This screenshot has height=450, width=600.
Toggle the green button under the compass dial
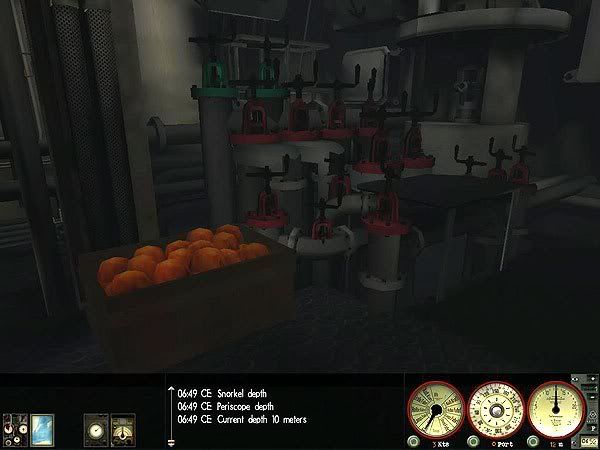point(473,441)
